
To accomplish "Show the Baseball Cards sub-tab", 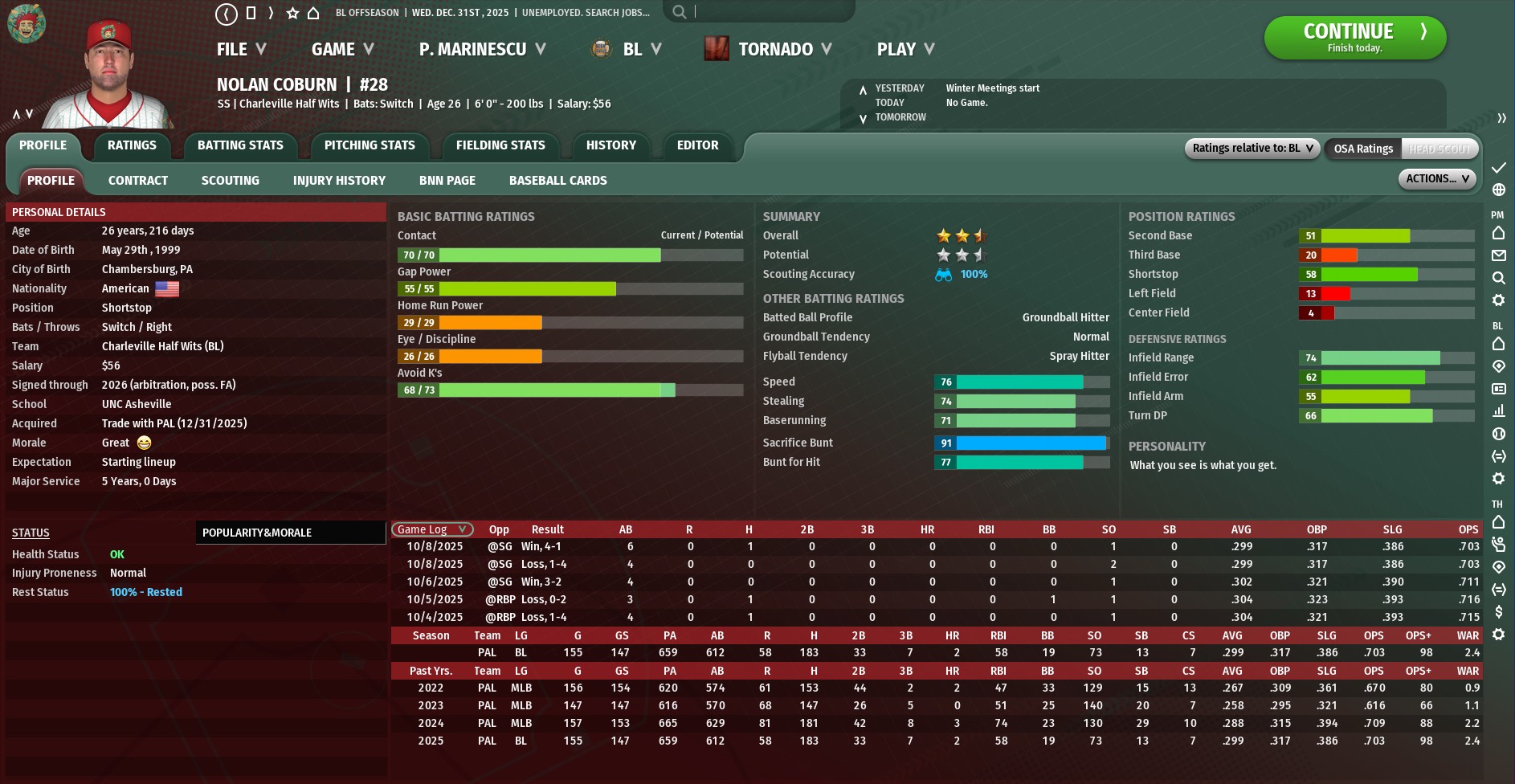I will tap(557, 181).
